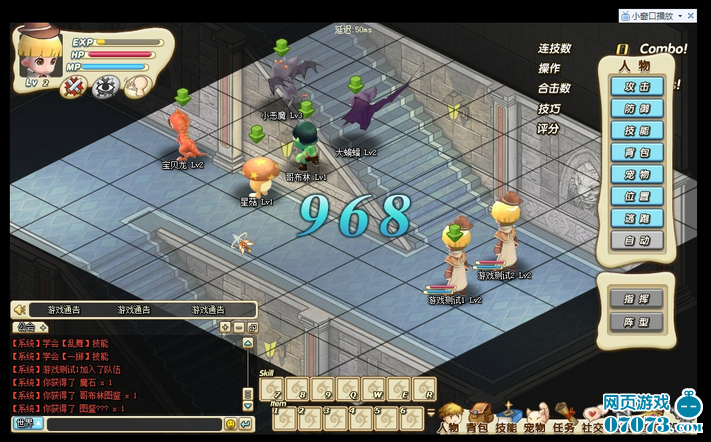The width and height of the screenshot is (711, 442).
Task: Click the 逃跑 flee button
Action: pyautogui.click(x=636, y=218)
